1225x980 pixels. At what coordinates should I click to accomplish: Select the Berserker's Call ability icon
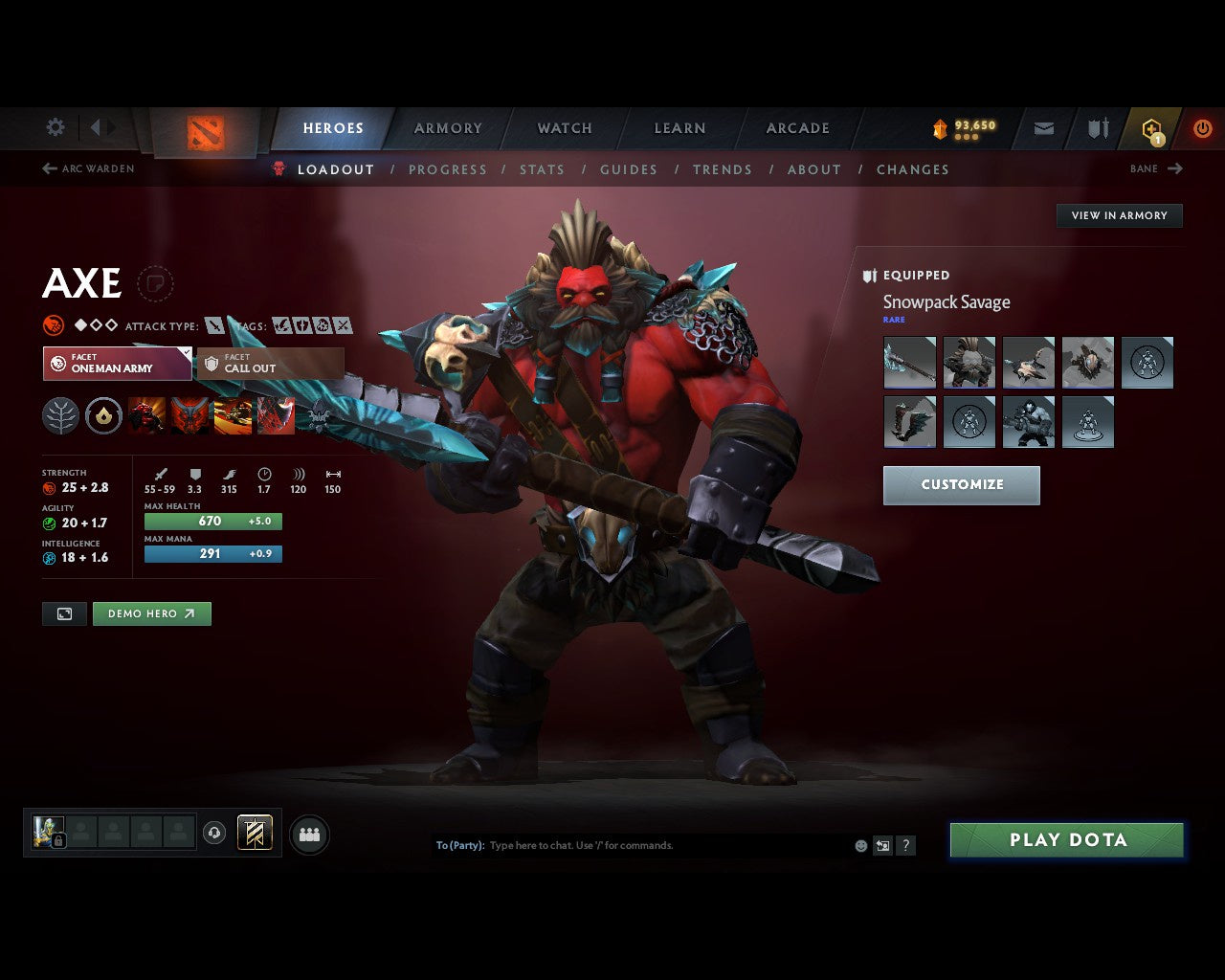[148, 415]
